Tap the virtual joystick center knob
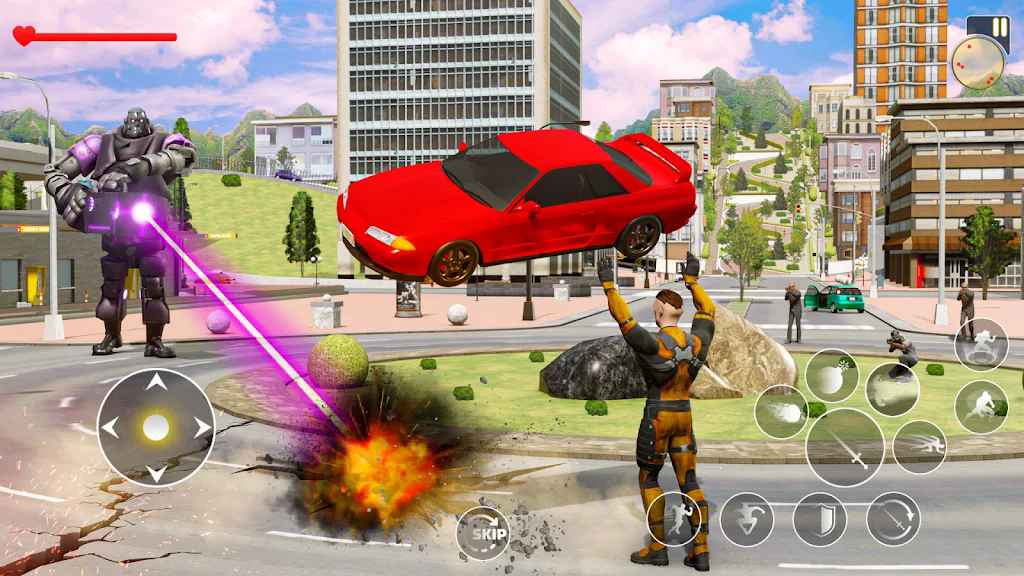The height and width of the screenshot is (576, 1024). tap(156, 428)
